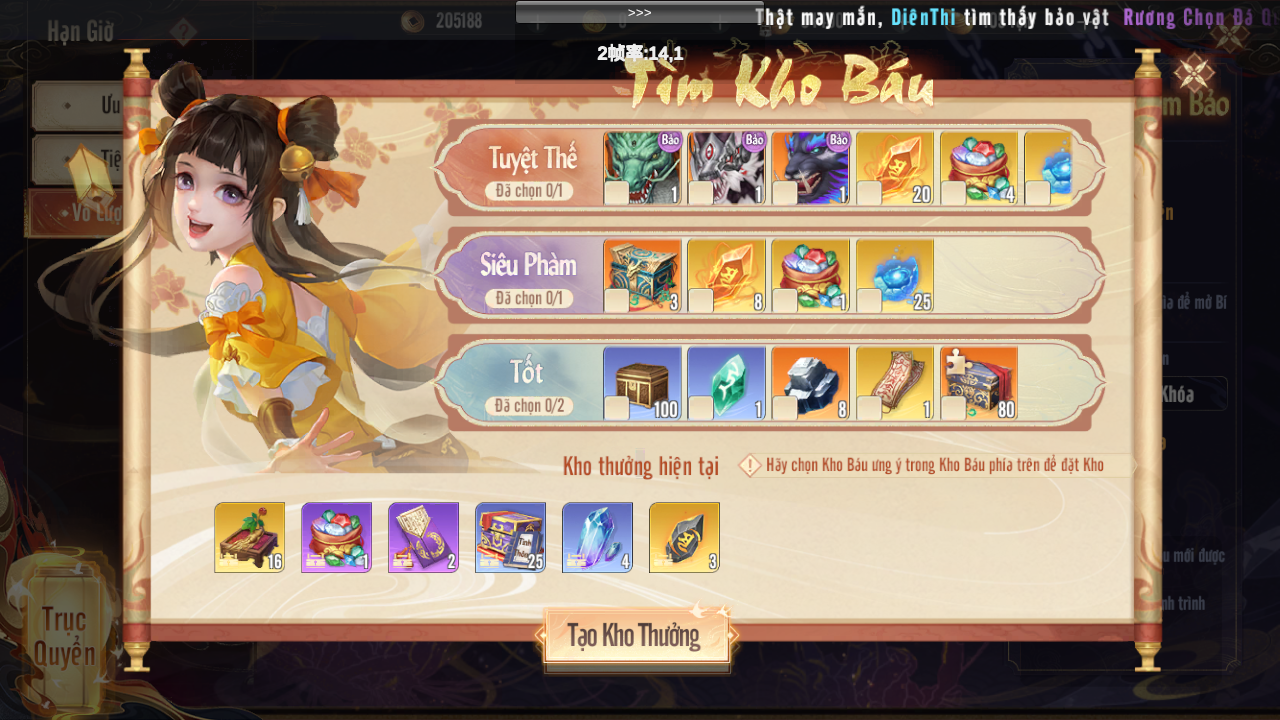Select the scroll item in Tốt row
The image size is (1280, 720).
click(x=894, y=383)
